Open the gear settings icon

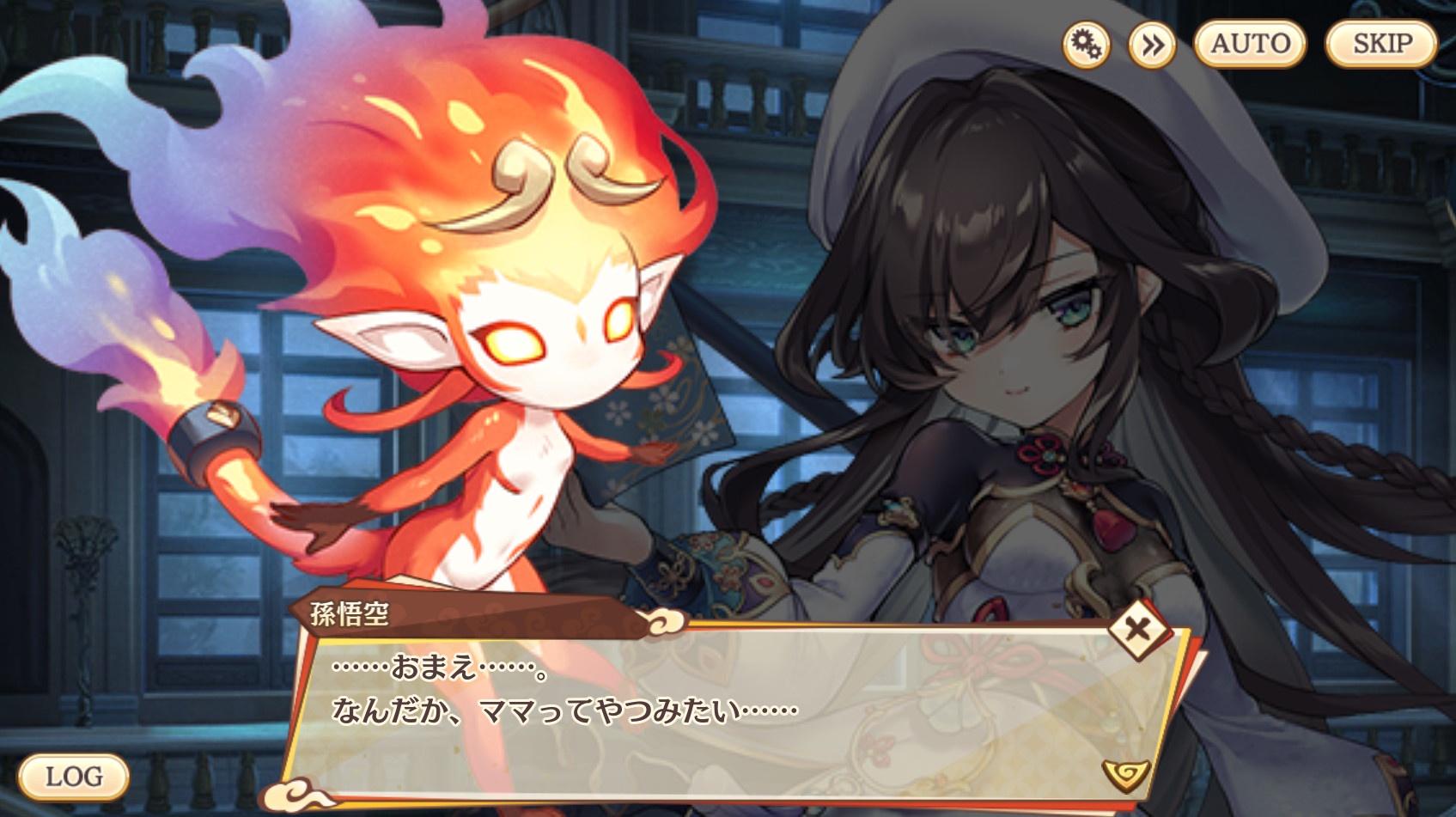coord(1086,44)
